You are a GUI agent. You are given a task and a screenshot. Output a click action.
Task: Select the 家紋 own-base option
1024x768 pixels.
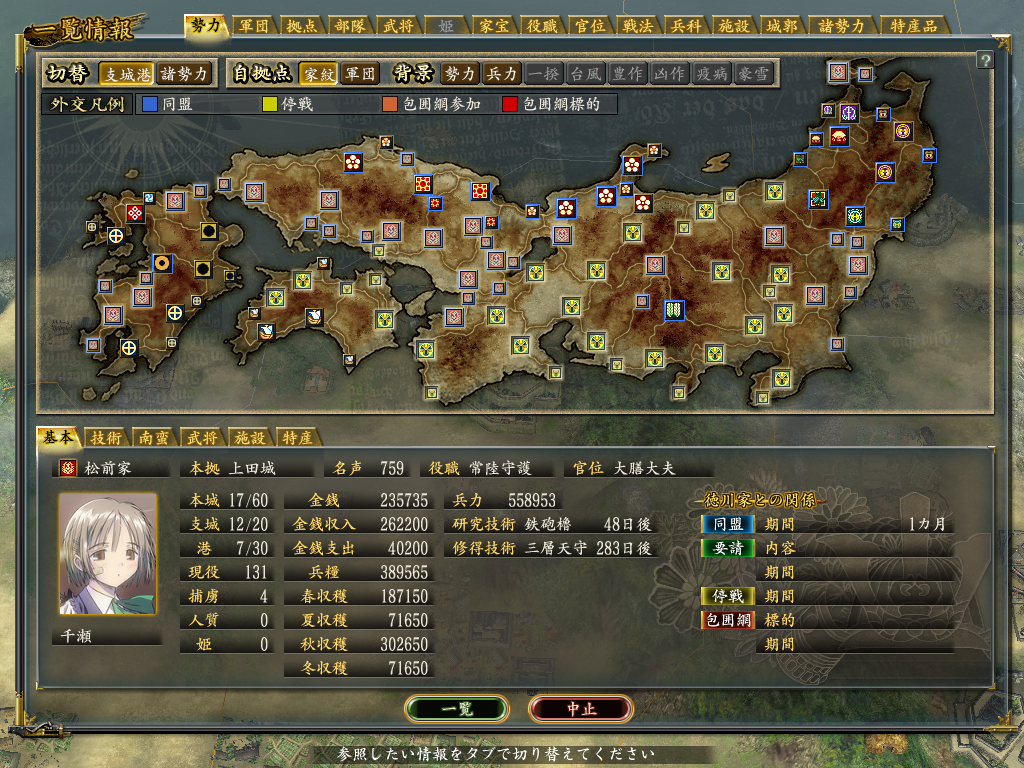pyautogui.click(x=319, y=73)
